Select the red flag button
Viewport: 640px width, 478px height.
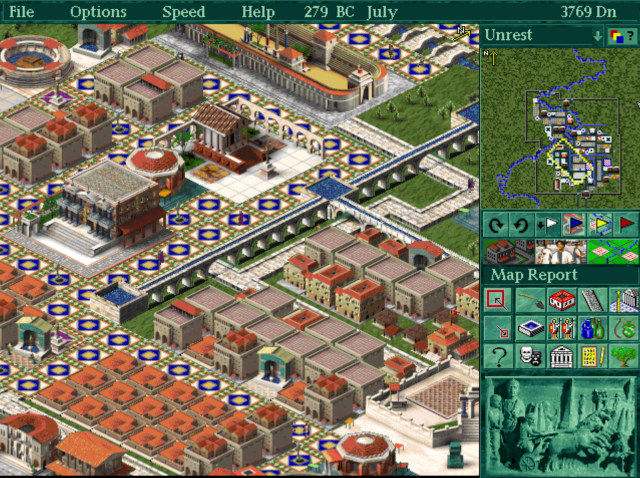click(x=626, y=223)
